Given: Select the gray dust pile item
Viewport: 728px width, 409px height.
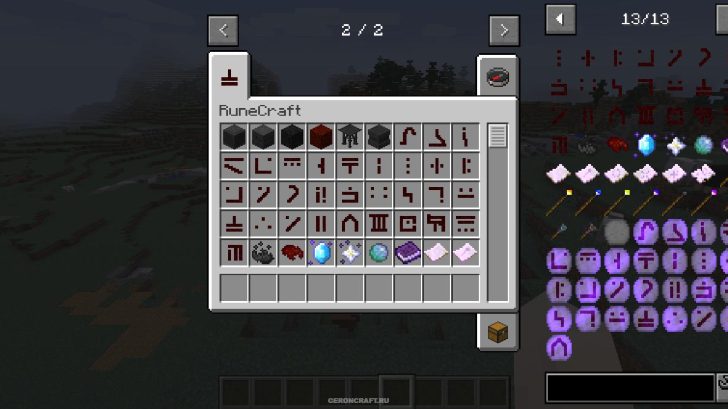Looking at the screenshot, I should tap(262, 252).
